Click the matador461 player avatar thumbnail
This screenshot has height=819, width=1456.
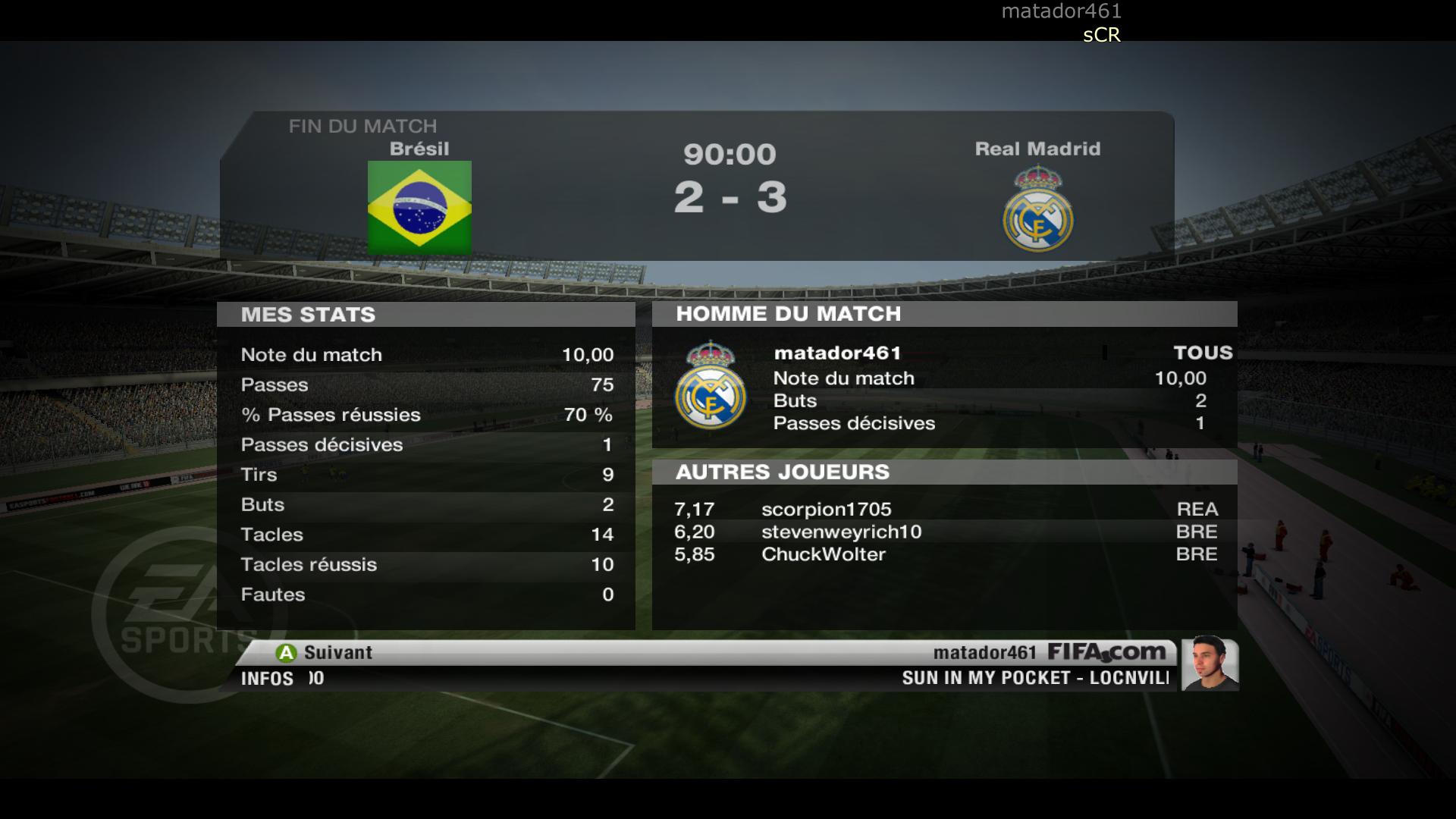tap(1209, 664)
